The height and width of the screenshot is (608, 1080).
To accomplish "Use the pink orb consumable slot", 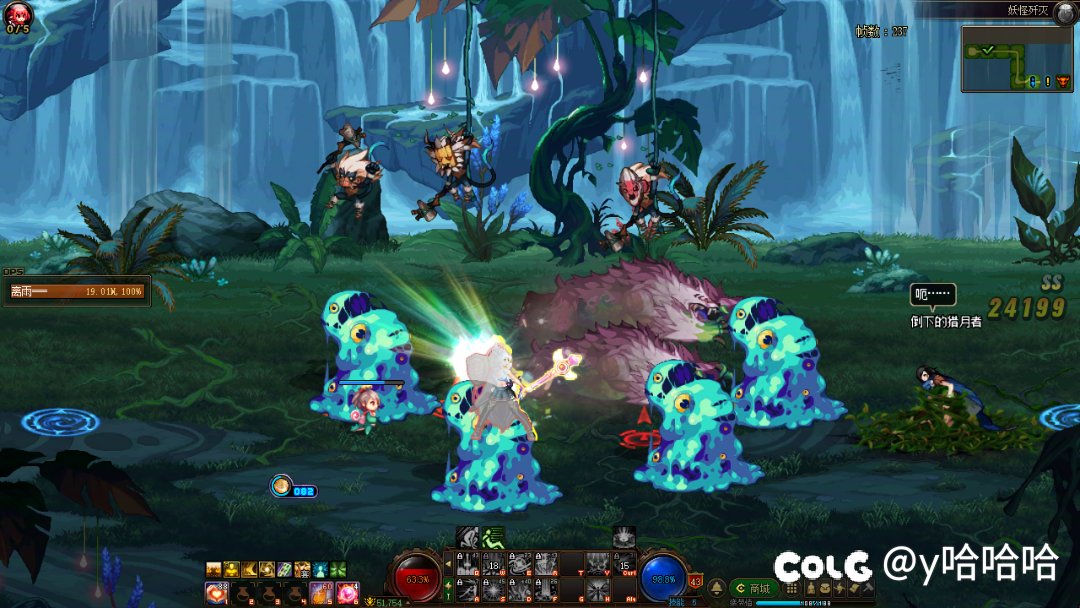I will pos(347,594).
